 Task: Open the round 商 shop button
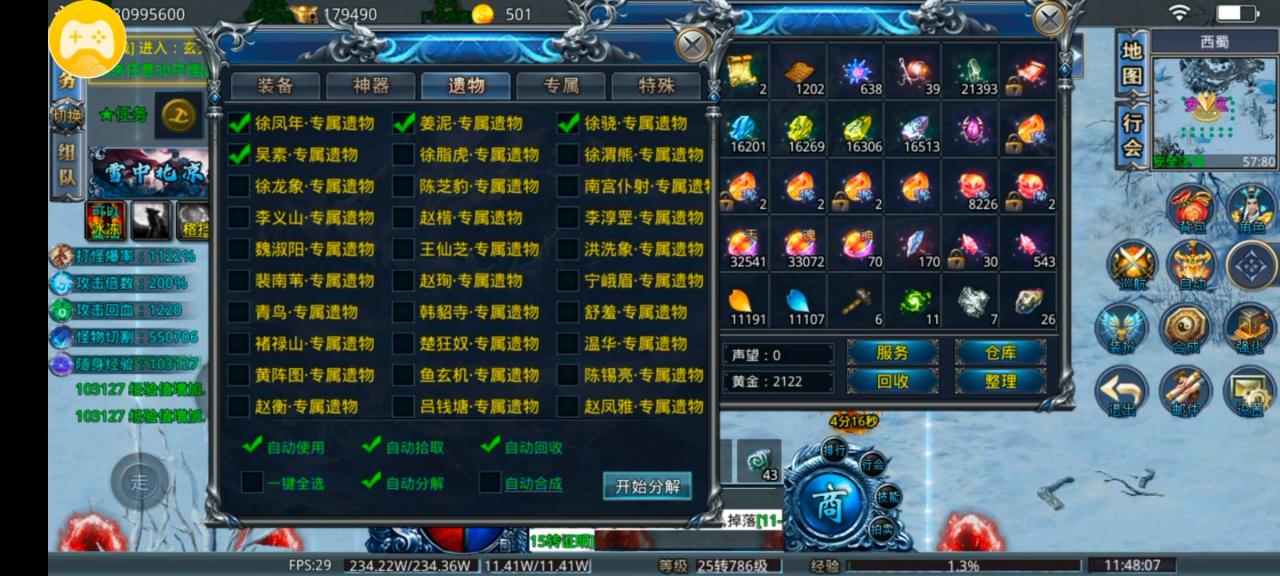click(827, 497)
